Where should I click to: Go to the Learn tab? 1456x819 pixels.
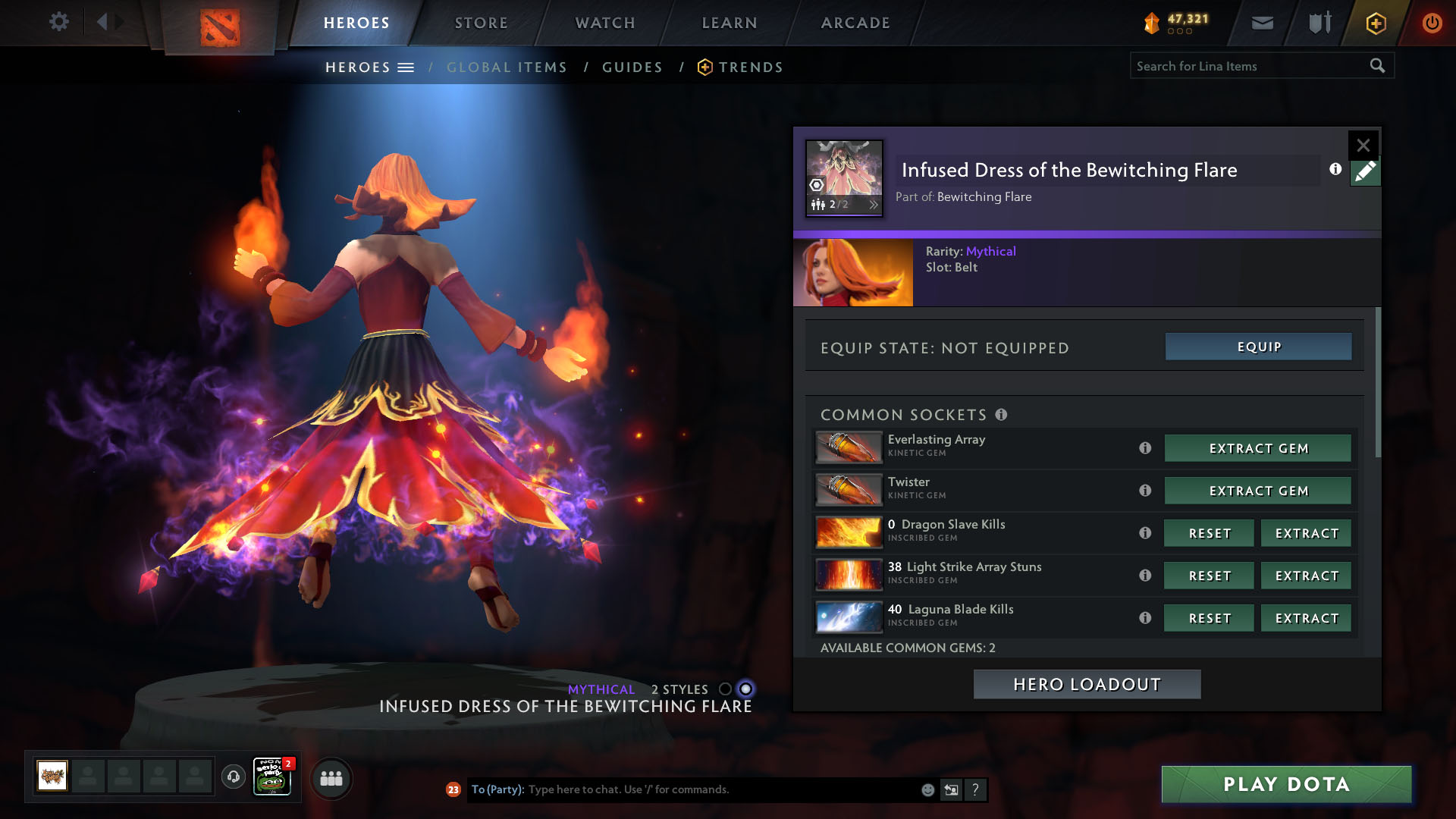(730, 23)
